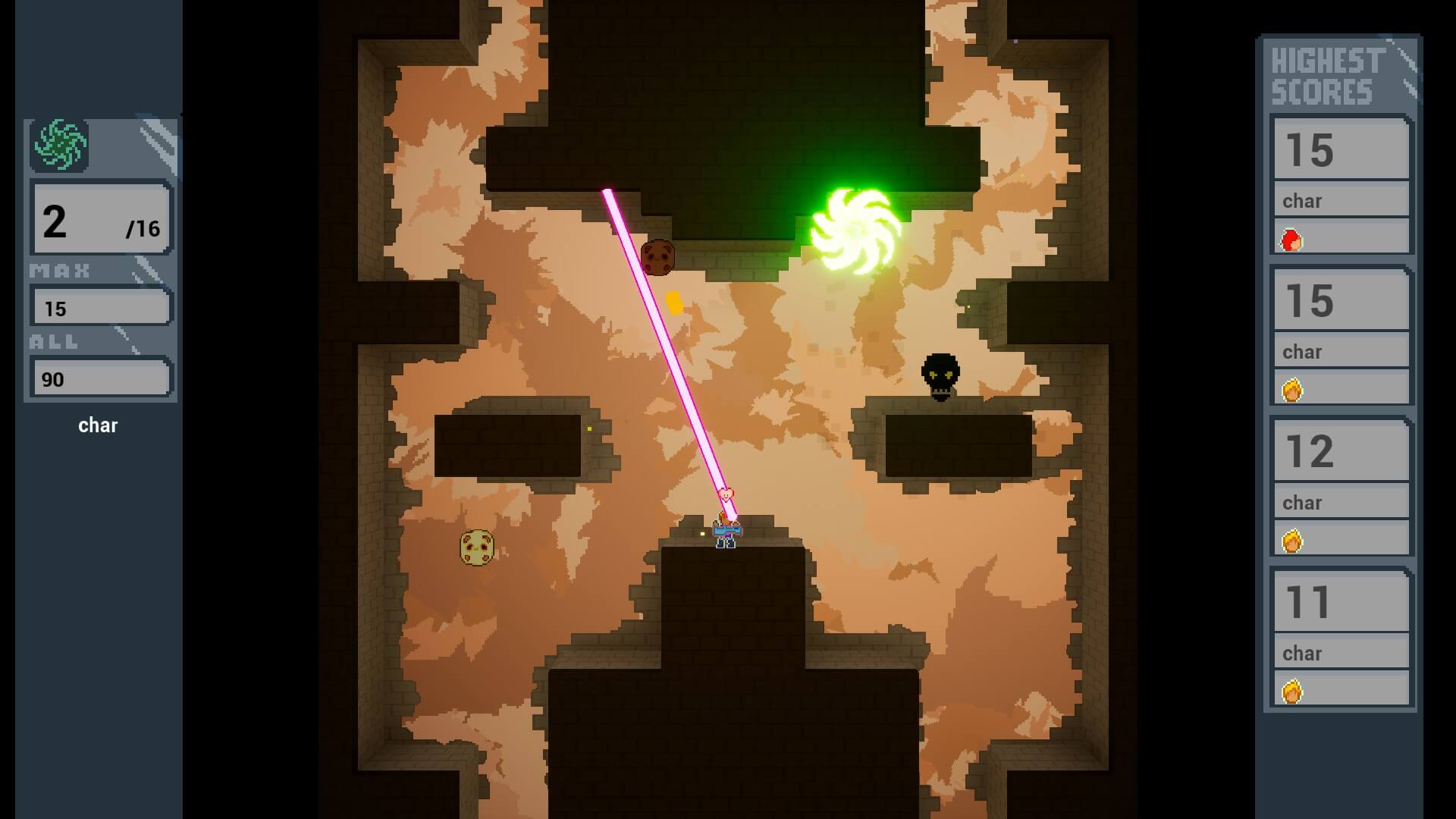Click the player character firing the laser
The width and height of the screenshot is (1456, 819).
[x=724, y=531]
